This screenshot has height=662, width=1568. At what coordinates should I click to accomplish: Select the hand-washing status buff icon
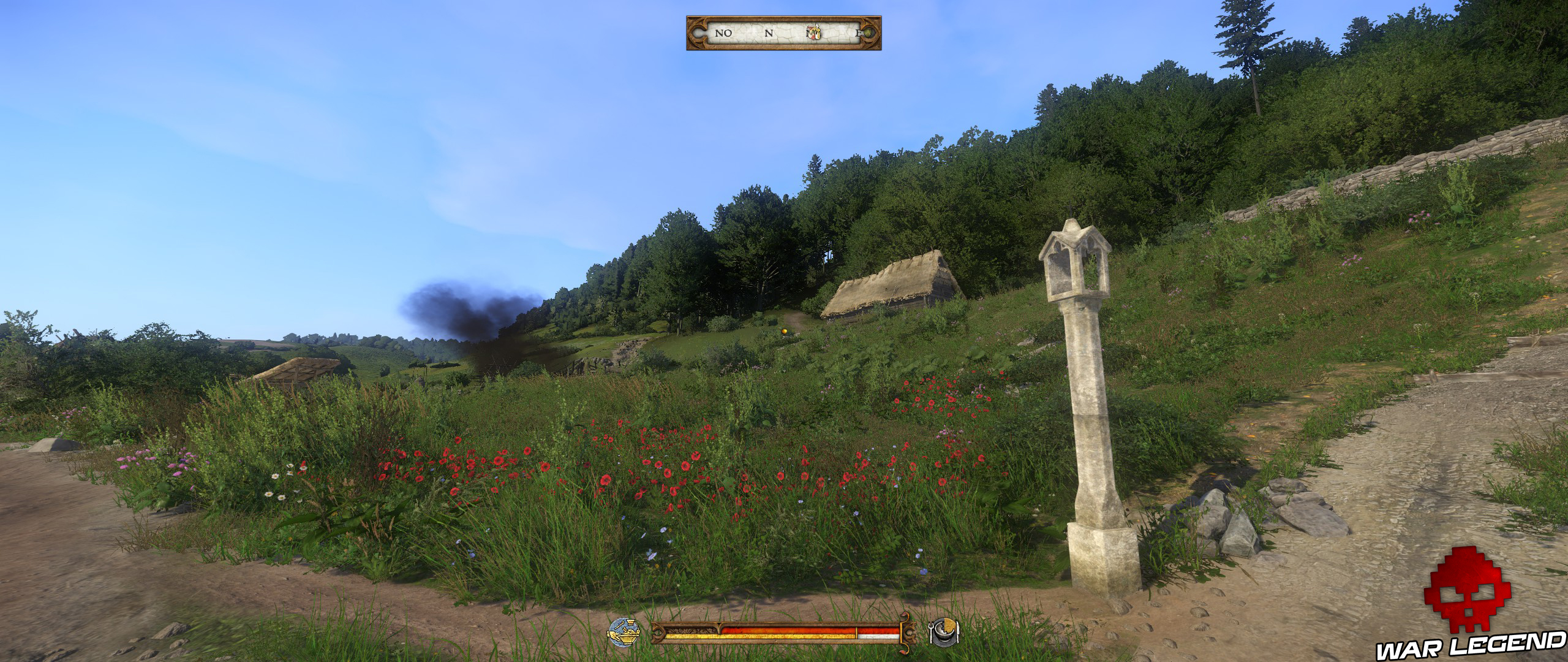coord(624,633)
